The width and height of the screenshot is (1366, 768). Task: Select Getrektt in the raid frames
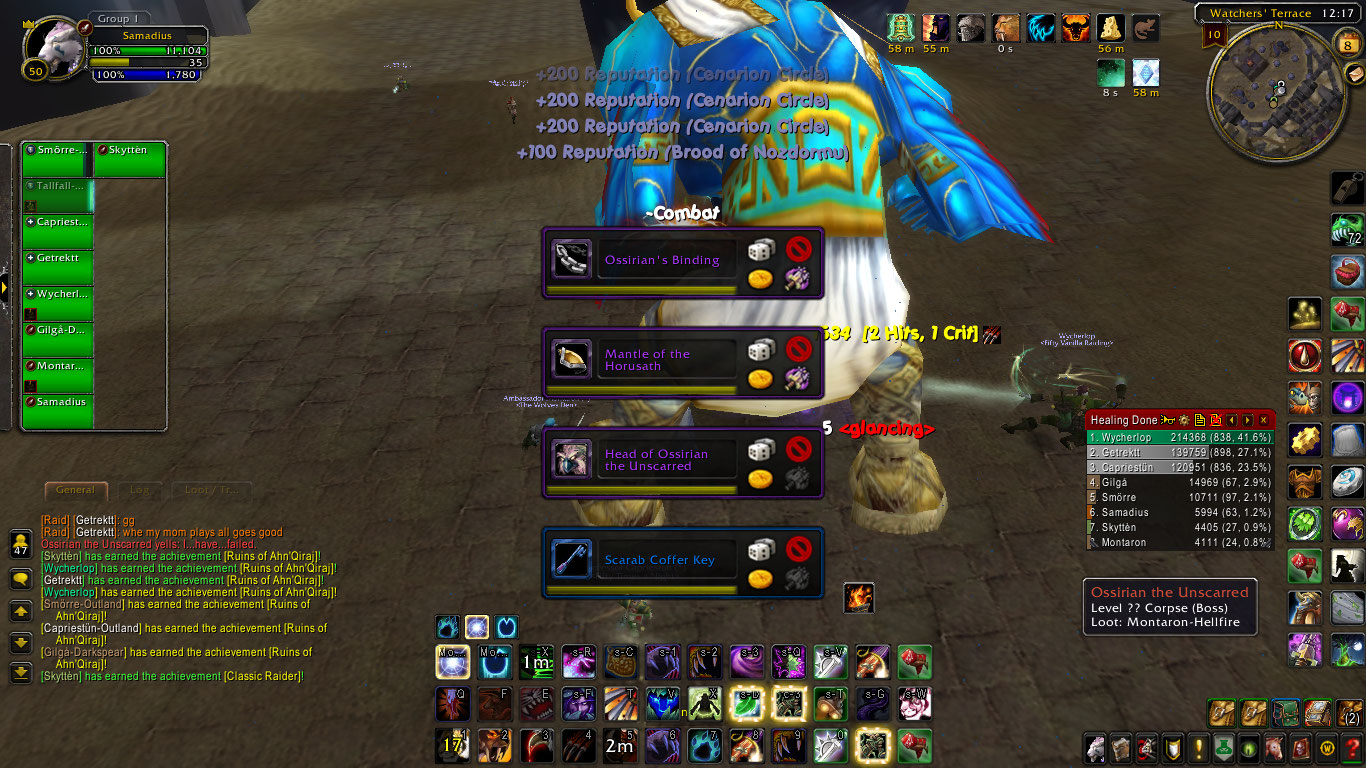click(x=58, y=265)
